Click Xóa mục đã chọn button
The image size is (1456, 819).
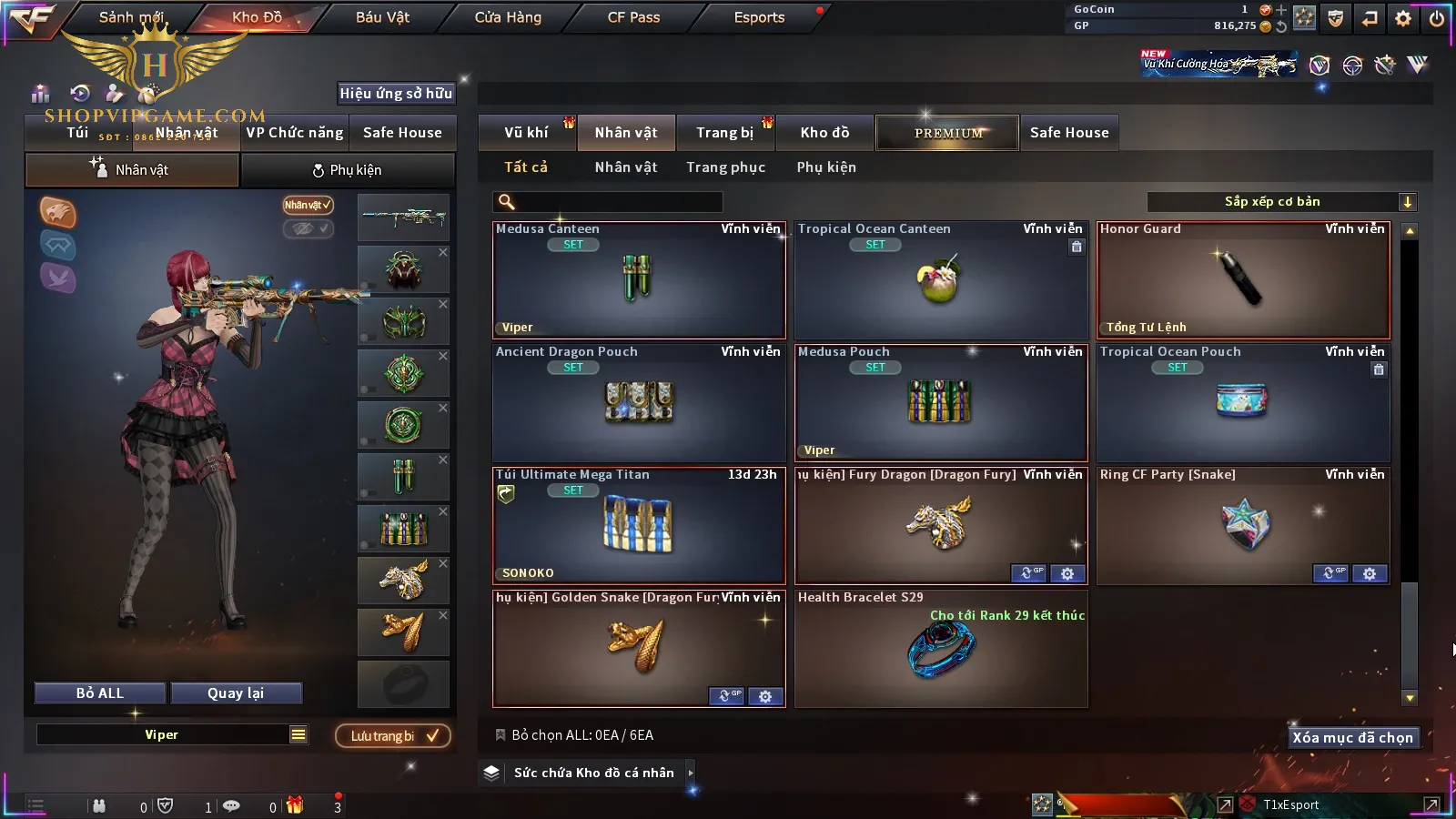click(x=1352, y=738)
